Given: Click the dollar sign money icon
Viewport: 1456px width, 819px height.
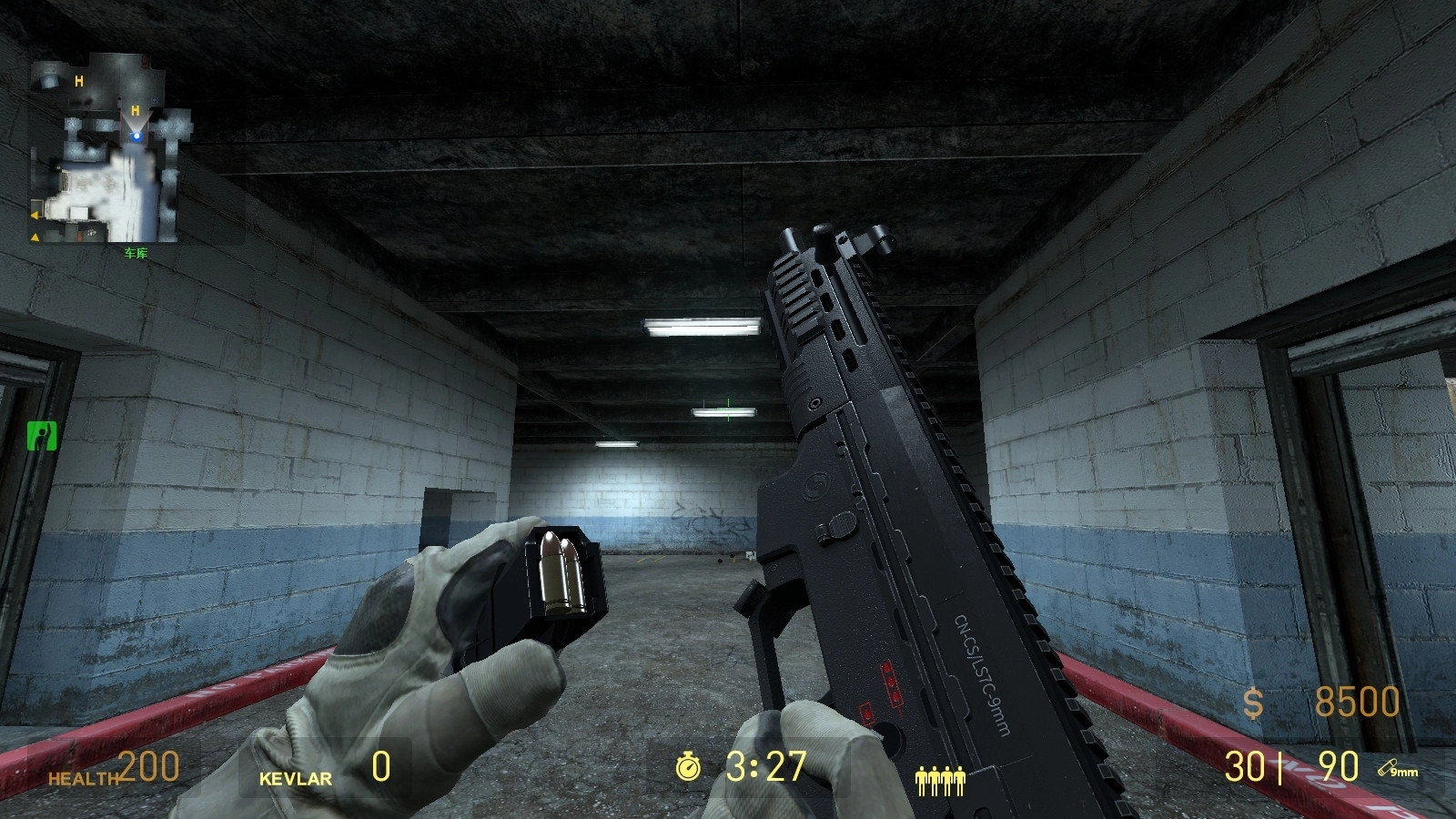Looking at the screenshot, I should point(1253,703).
